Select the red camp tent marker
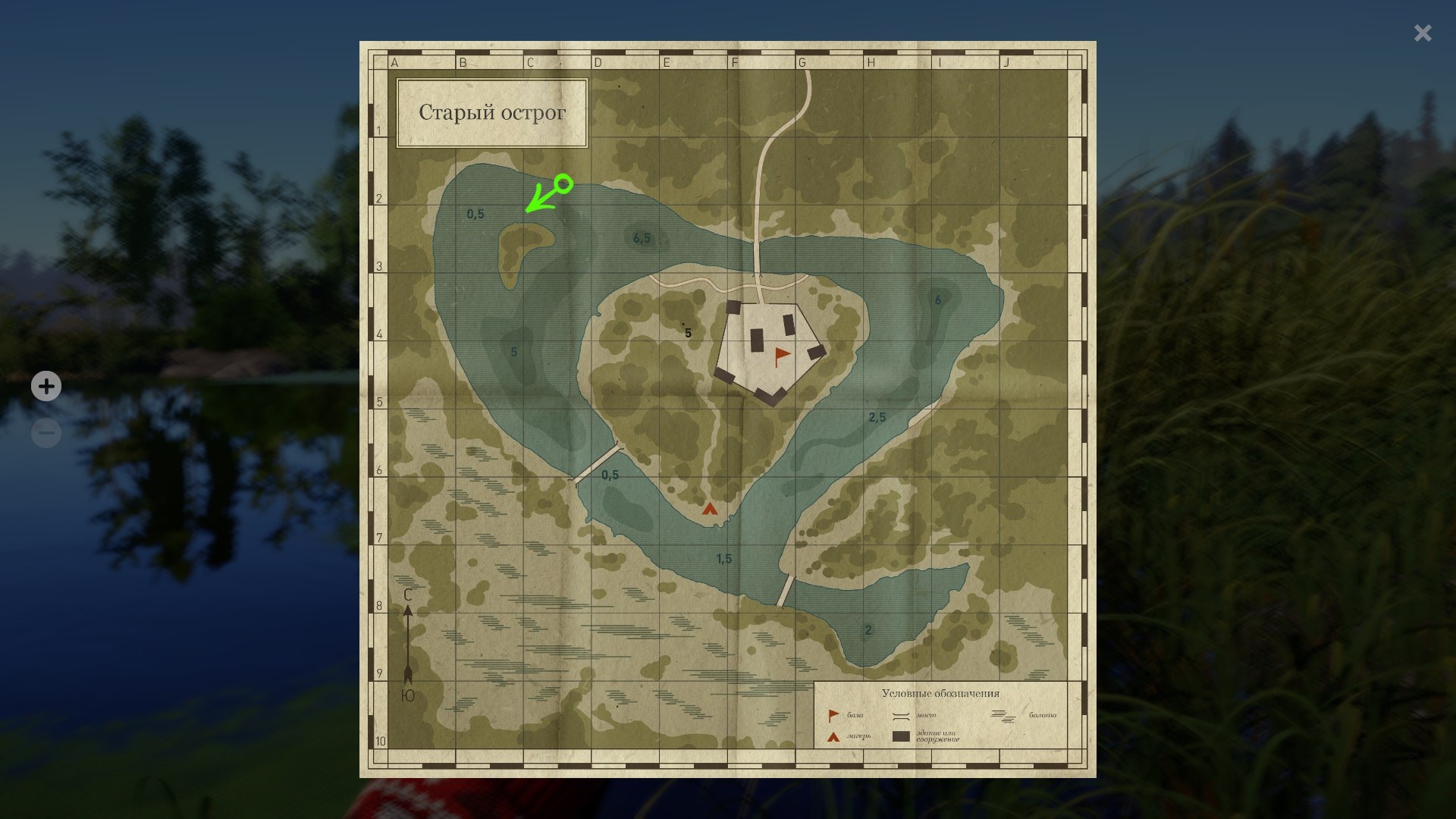1456x819 pixels. coord(709,509)
